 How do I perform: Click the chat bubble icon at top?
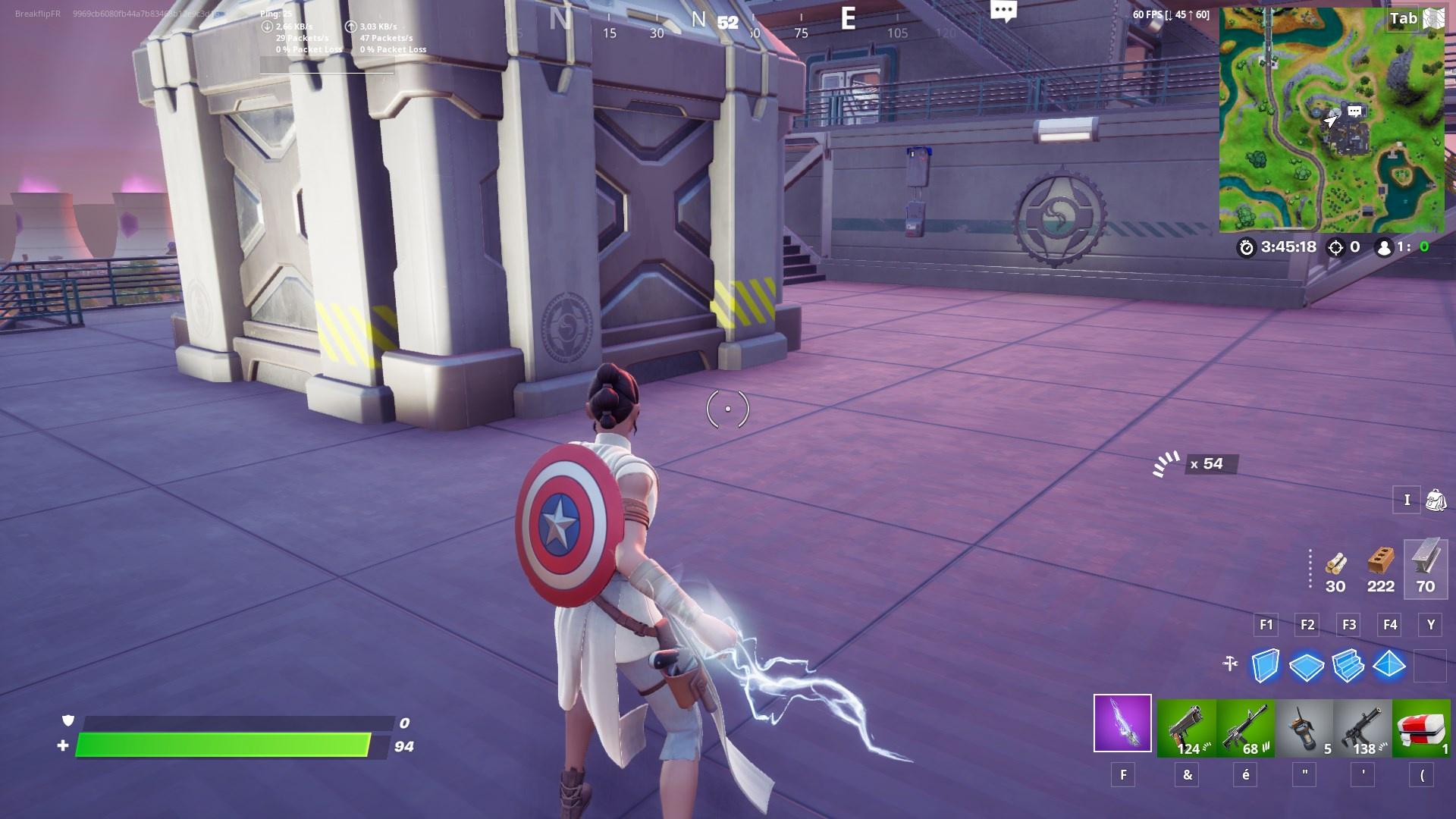point(1004,11)
